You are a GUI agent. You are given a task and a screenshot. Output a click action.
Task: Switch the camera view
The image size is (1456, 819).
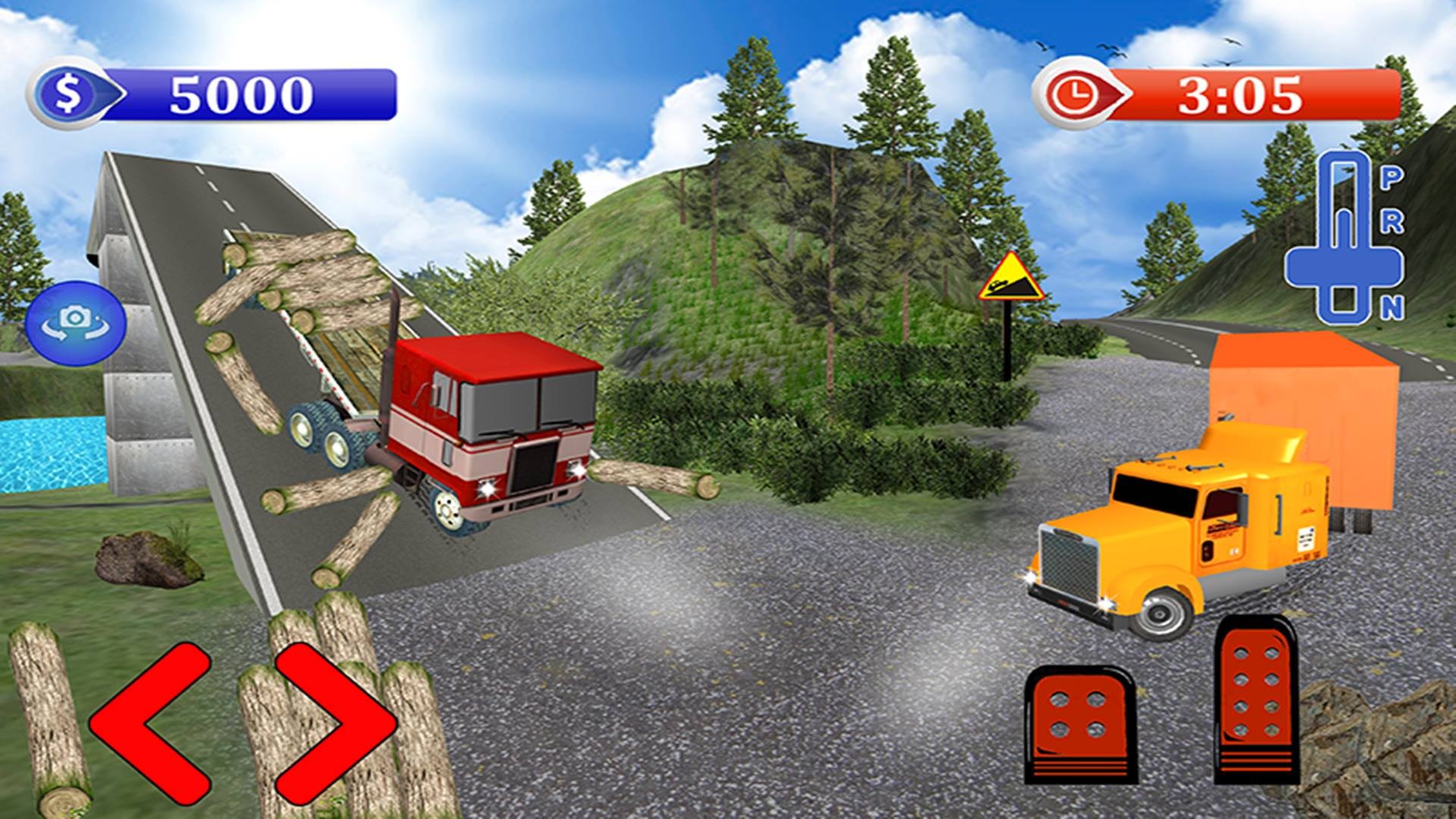point(75,318)
